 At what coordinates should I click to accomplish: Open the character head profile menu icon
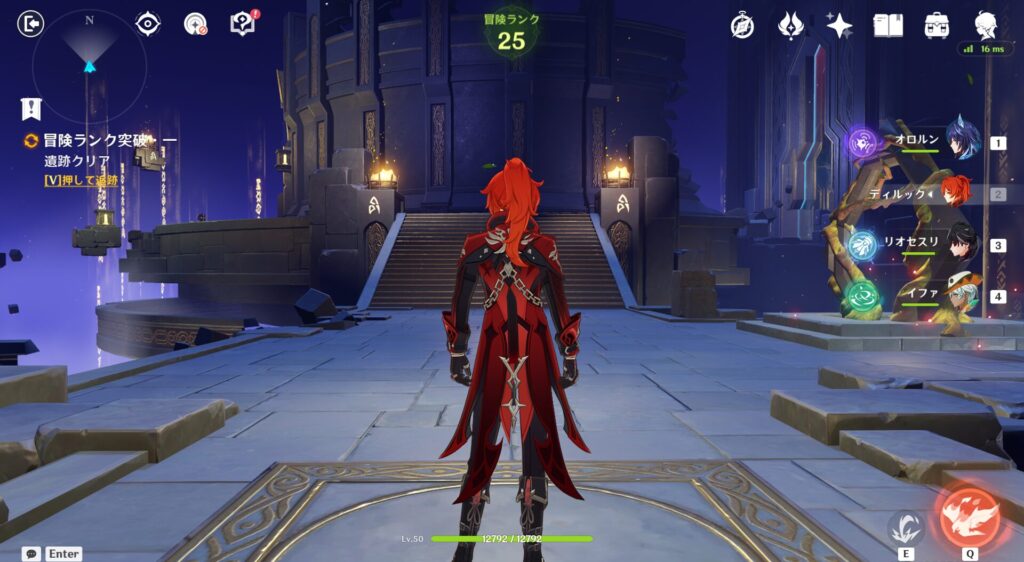point(985,25)
